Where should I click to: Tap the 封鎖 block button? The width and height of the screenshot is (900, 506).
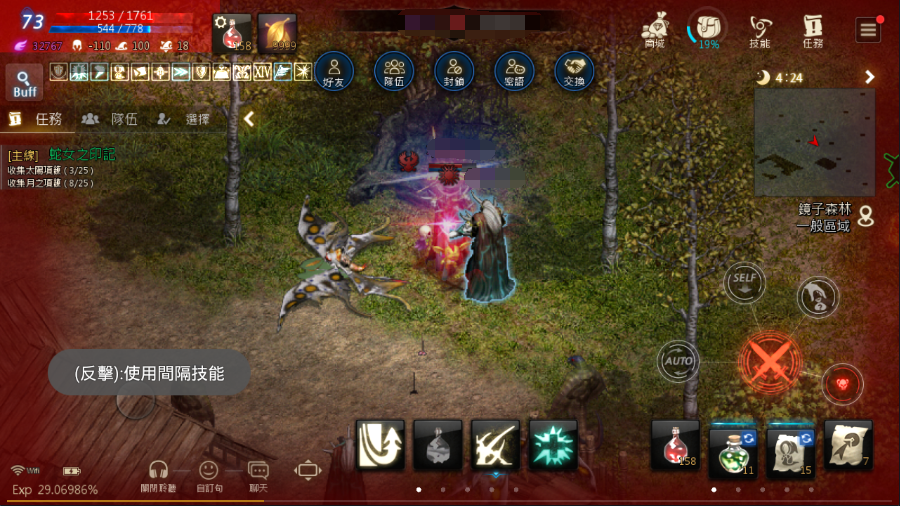click(454, 71)
